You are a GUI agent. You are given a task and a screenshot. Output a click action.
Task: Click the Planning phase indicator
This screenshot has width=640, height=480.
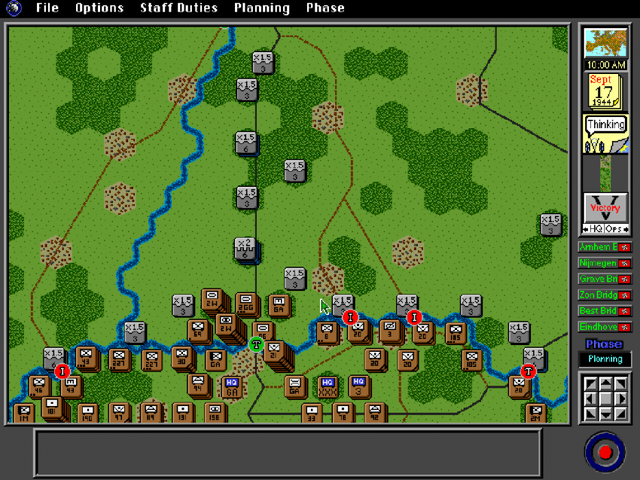[x=604, y=359]
